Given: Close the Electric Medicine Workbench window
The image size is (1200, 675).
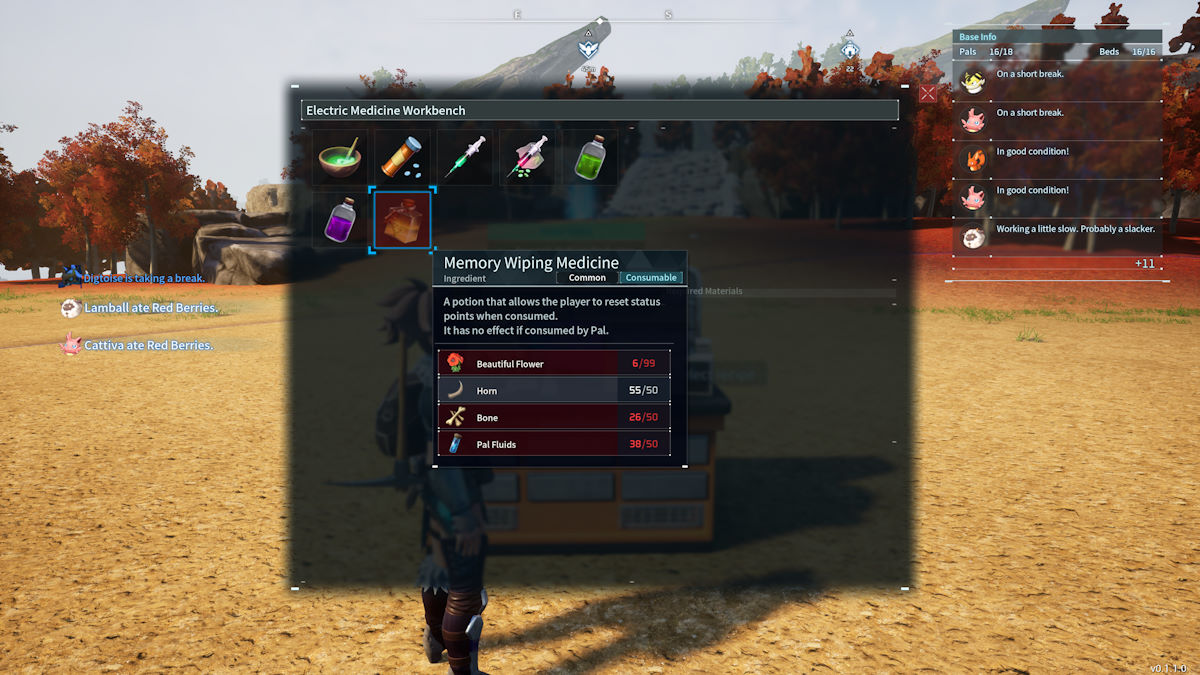Looking at the screenshot, I should [927, 93].
